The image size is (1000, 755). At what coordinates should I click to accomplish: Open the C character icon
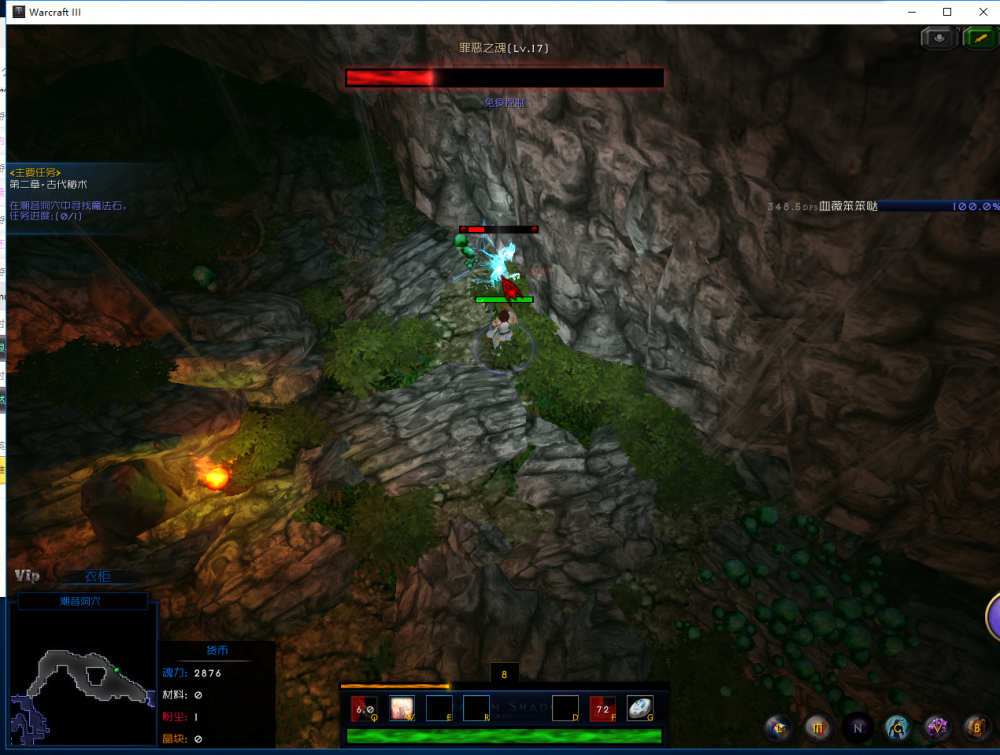897,727
